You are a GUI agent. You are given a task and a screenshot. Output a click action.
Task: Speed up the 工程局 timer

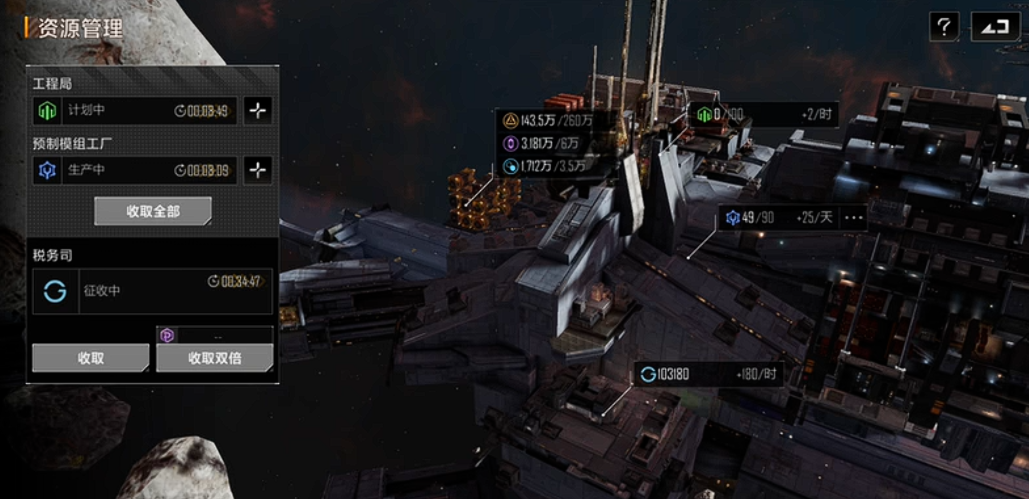(258, 111)
